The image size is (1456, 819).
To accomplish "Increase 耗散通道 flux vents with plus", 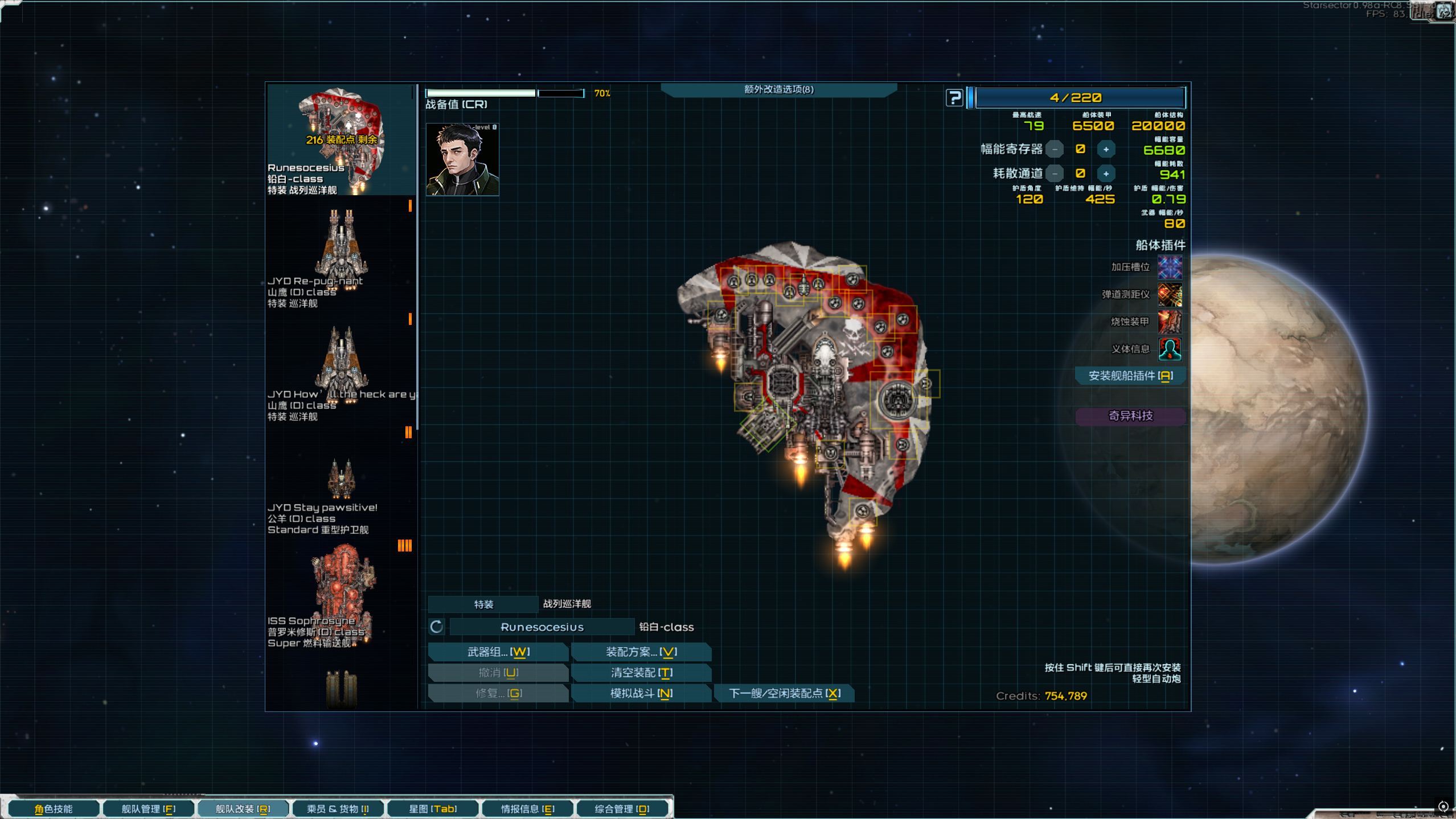I will [1106, 174].
